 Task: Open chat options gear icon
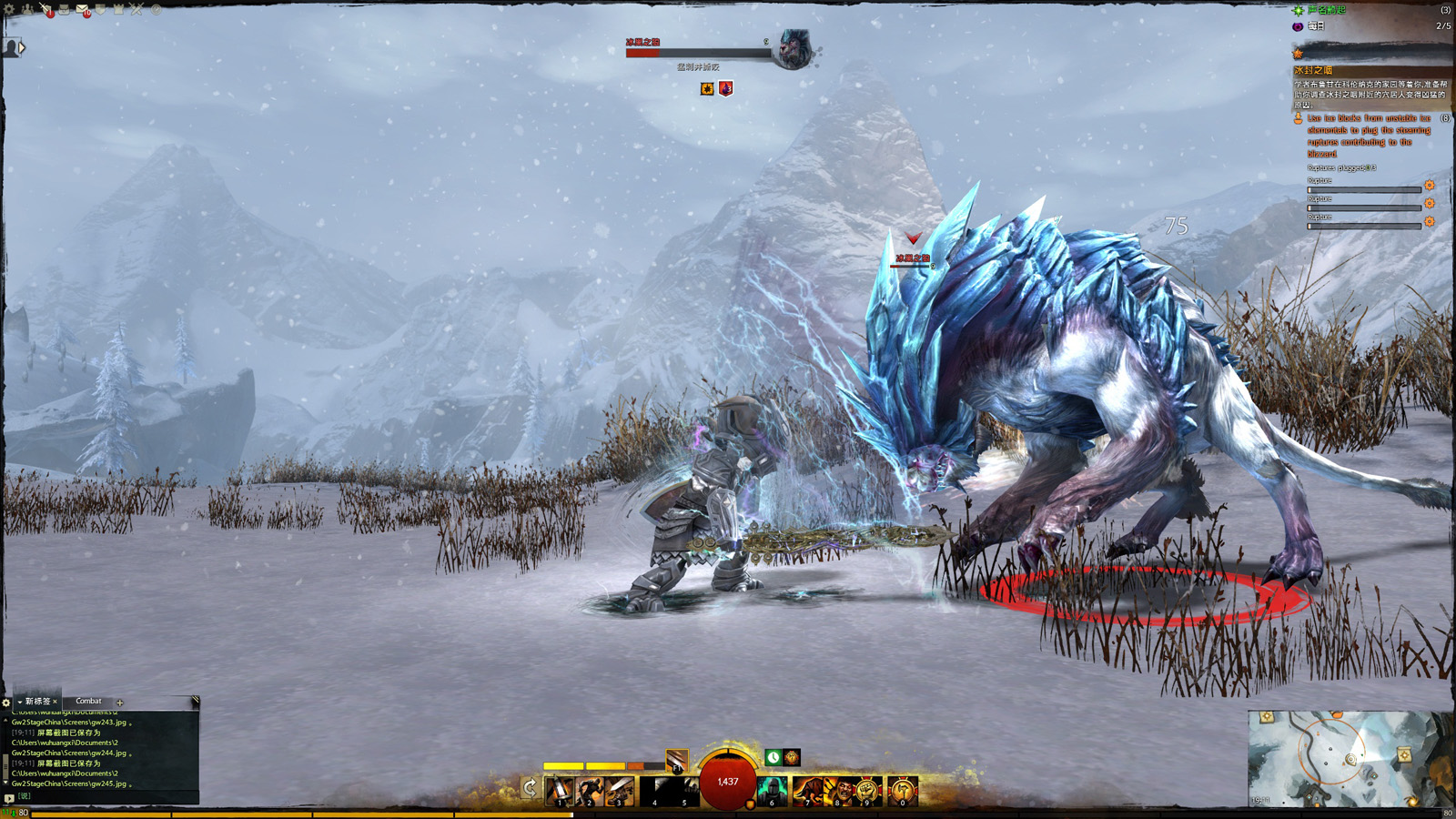pyautogui.click(x=6, y=703)
